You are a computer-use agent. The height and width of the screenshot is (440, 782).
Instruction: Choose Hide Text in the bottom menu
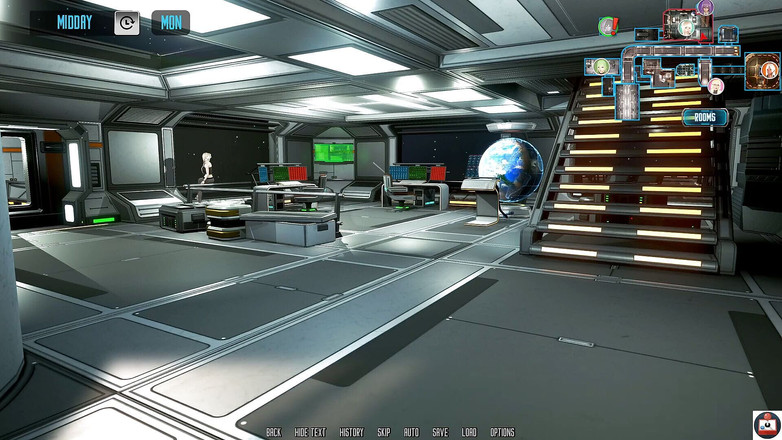pyautogui.click(x=310, y=432)
